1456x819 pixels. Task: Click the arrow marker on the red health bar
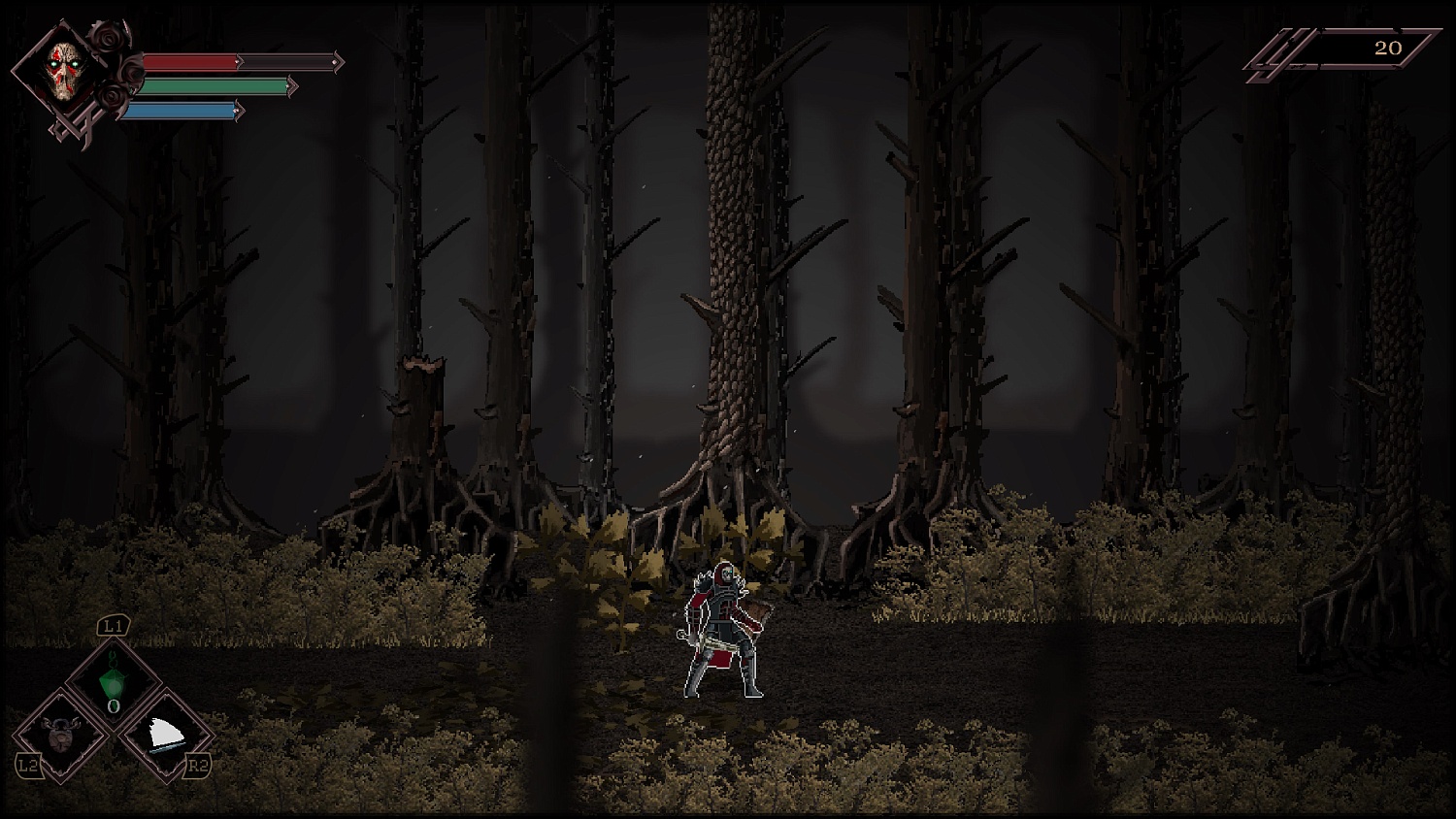pyautogui.click(x=239, y=61)
